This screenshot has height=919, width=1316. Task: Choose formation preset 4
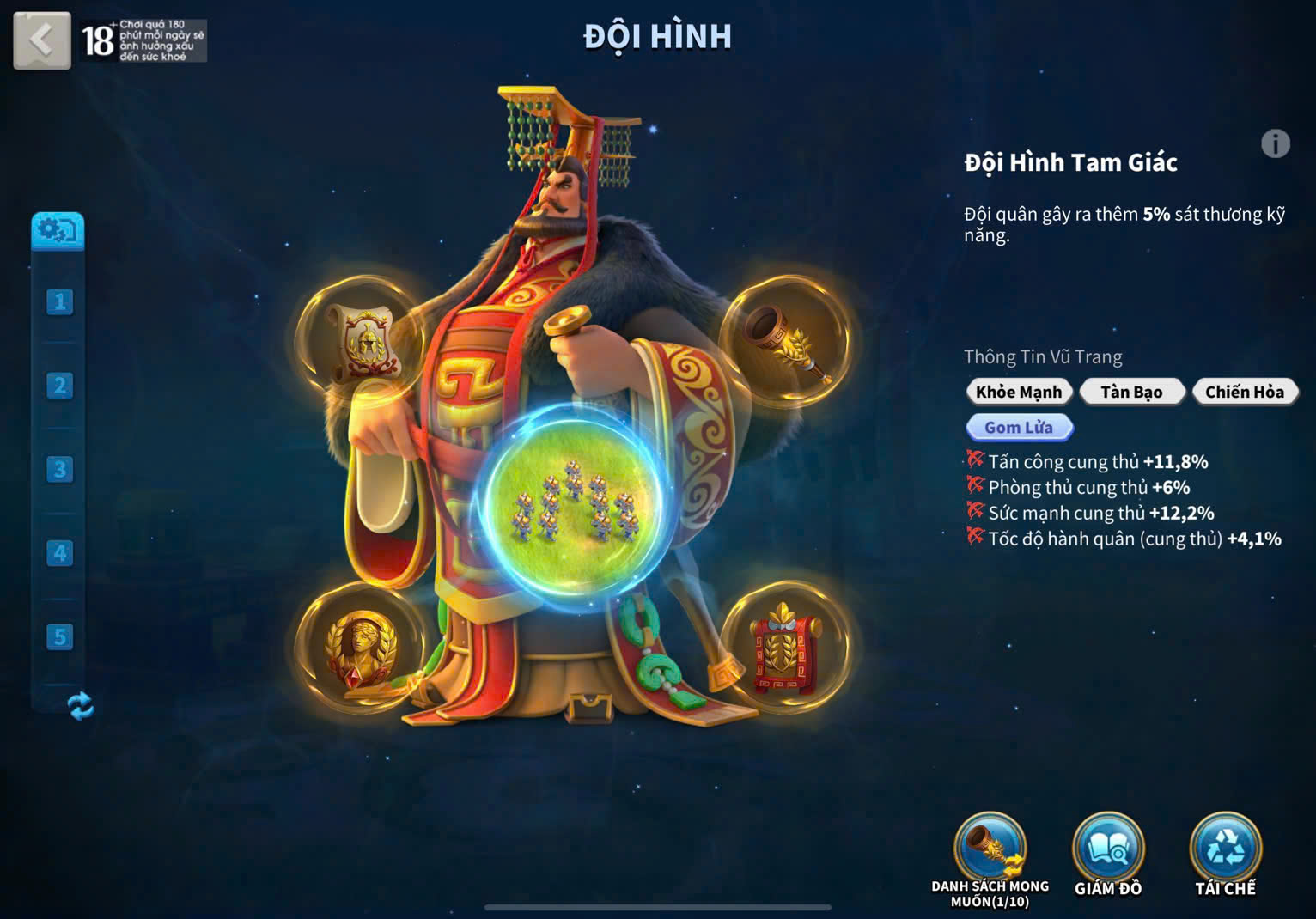pyautogui.click(x=59, y=553)
